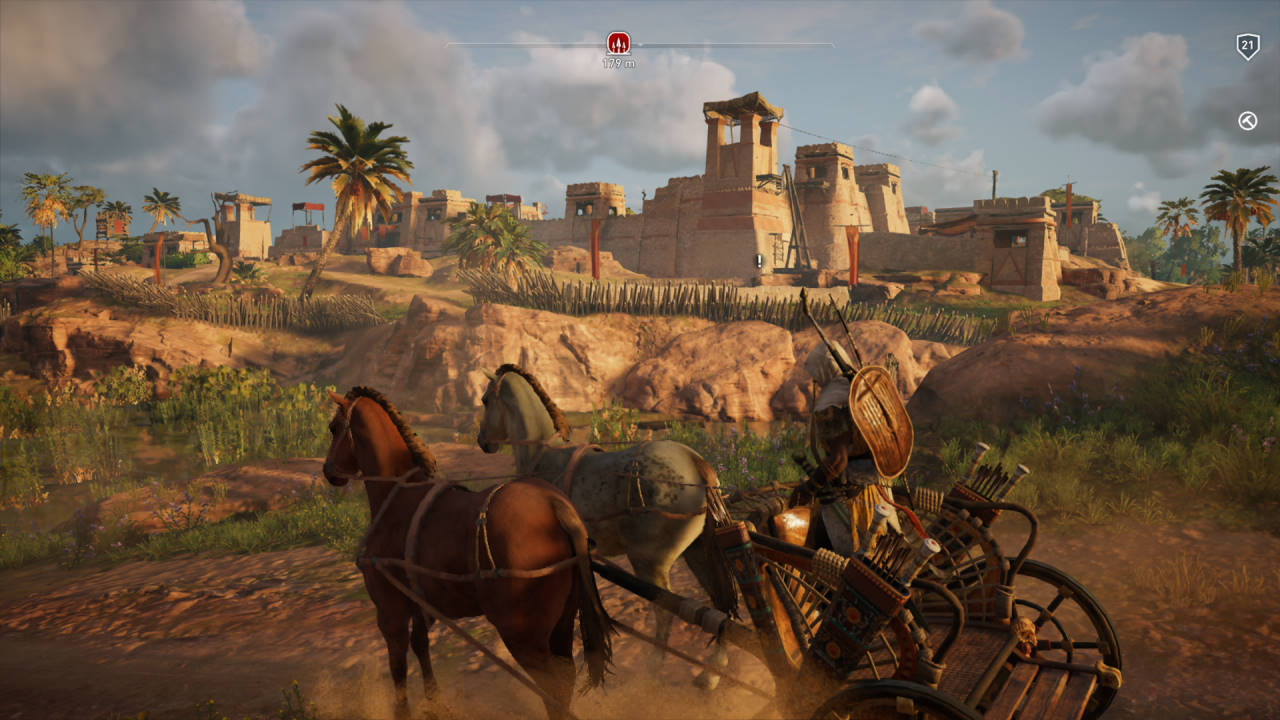
Task: Select the level 21 shield badge
Action: 1247,46
